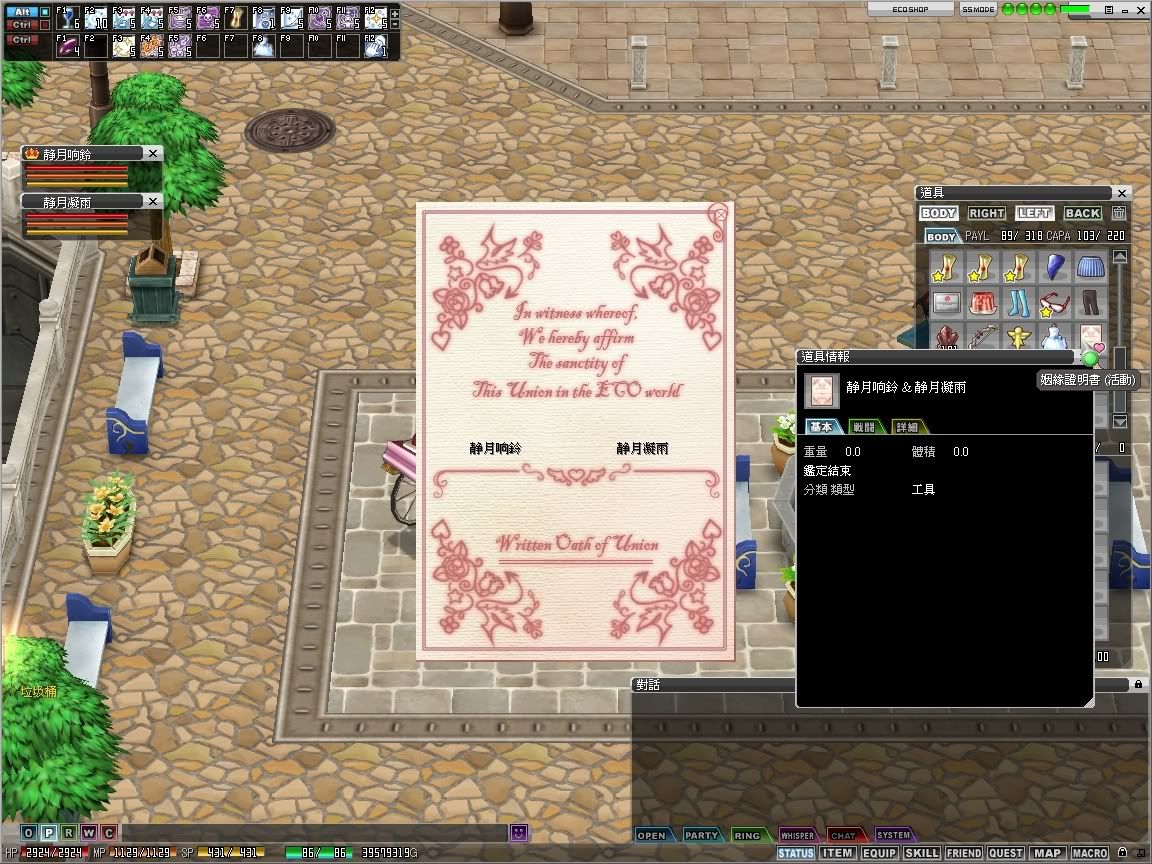The width and height of the screenshot is (1152, 864).
Task: Select the blue pleated skirt item
Action: 1089,268
